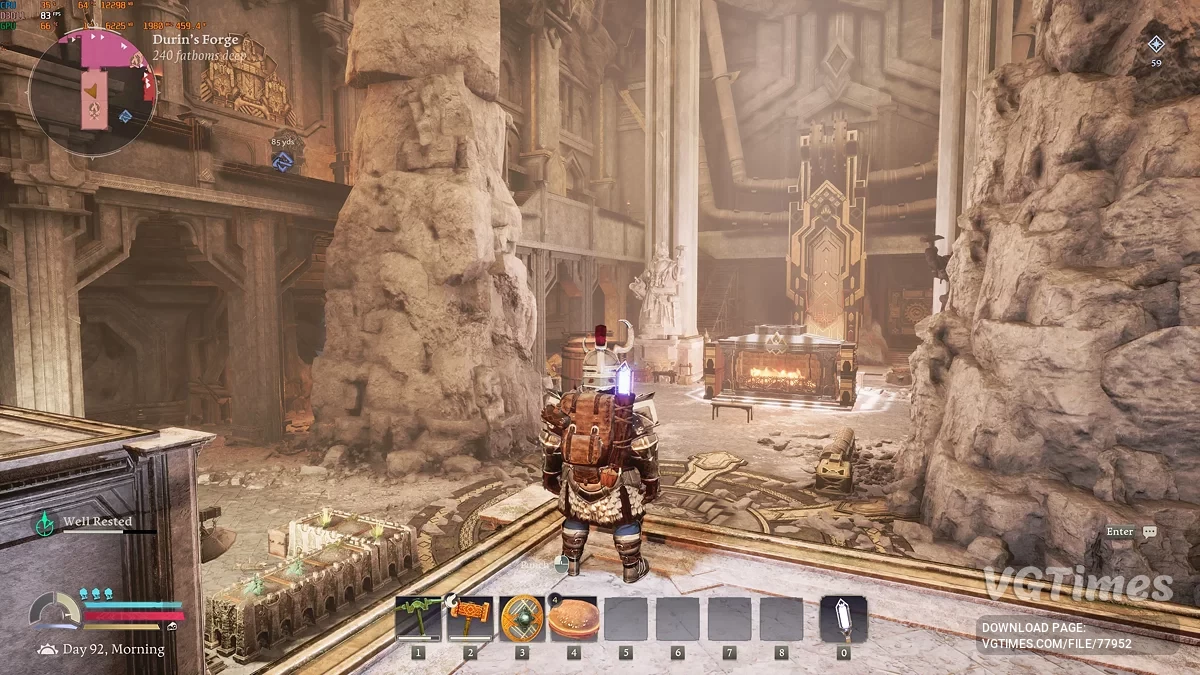Image resolution: width=1200 pixels, height=675 pixels.
Task: Click the Well Rested buff icon
Action: tap(45, 522)
